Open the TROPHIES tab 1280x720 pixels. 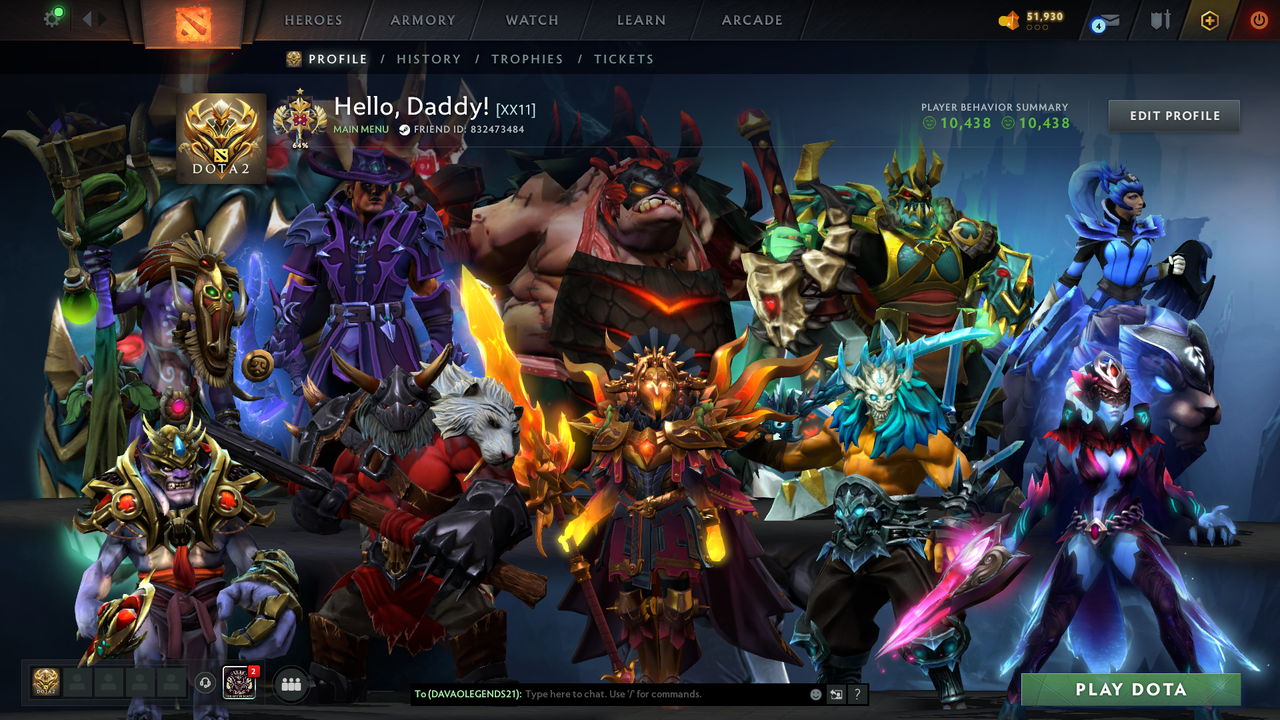(x=528, y=59)
